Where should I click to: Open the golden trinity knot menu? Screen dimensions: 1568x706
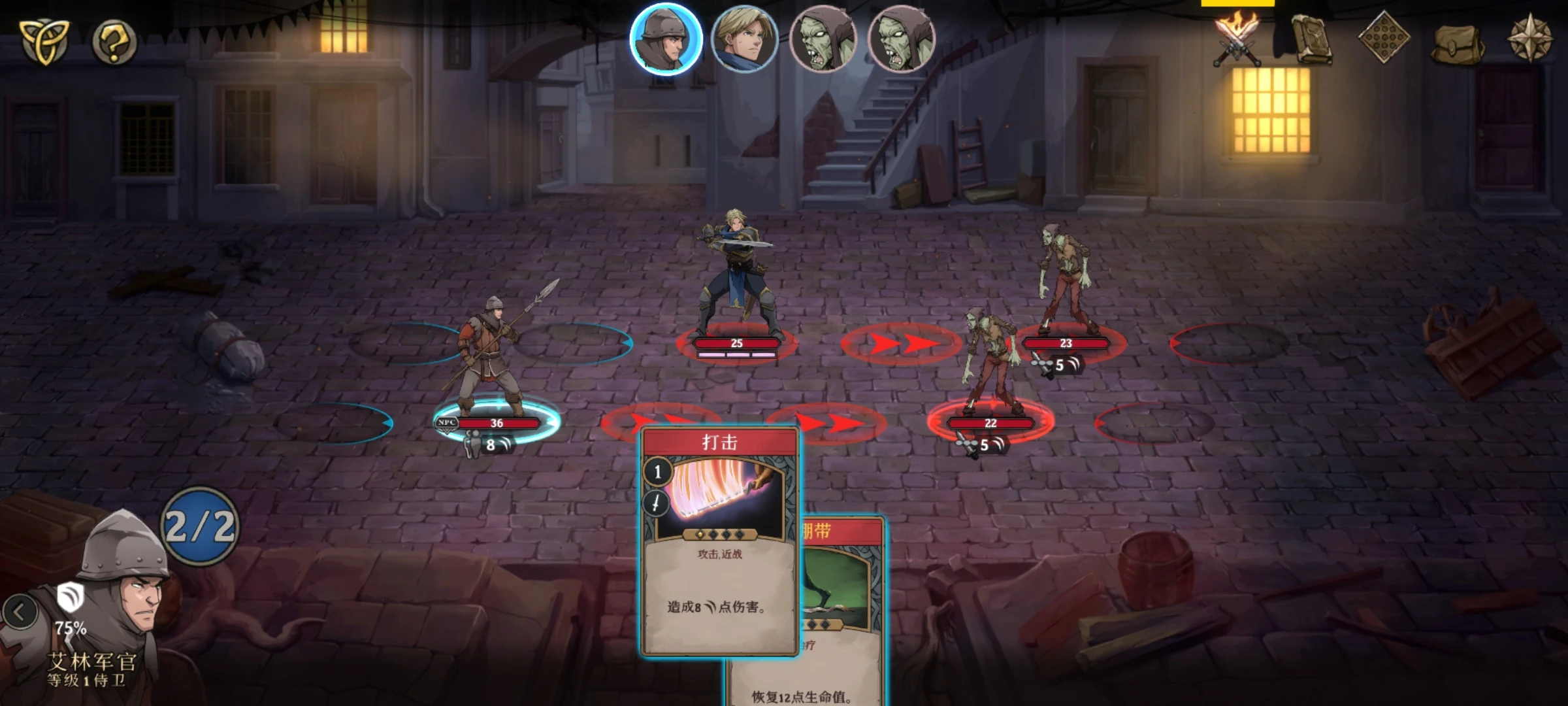[x=43, y=42]
